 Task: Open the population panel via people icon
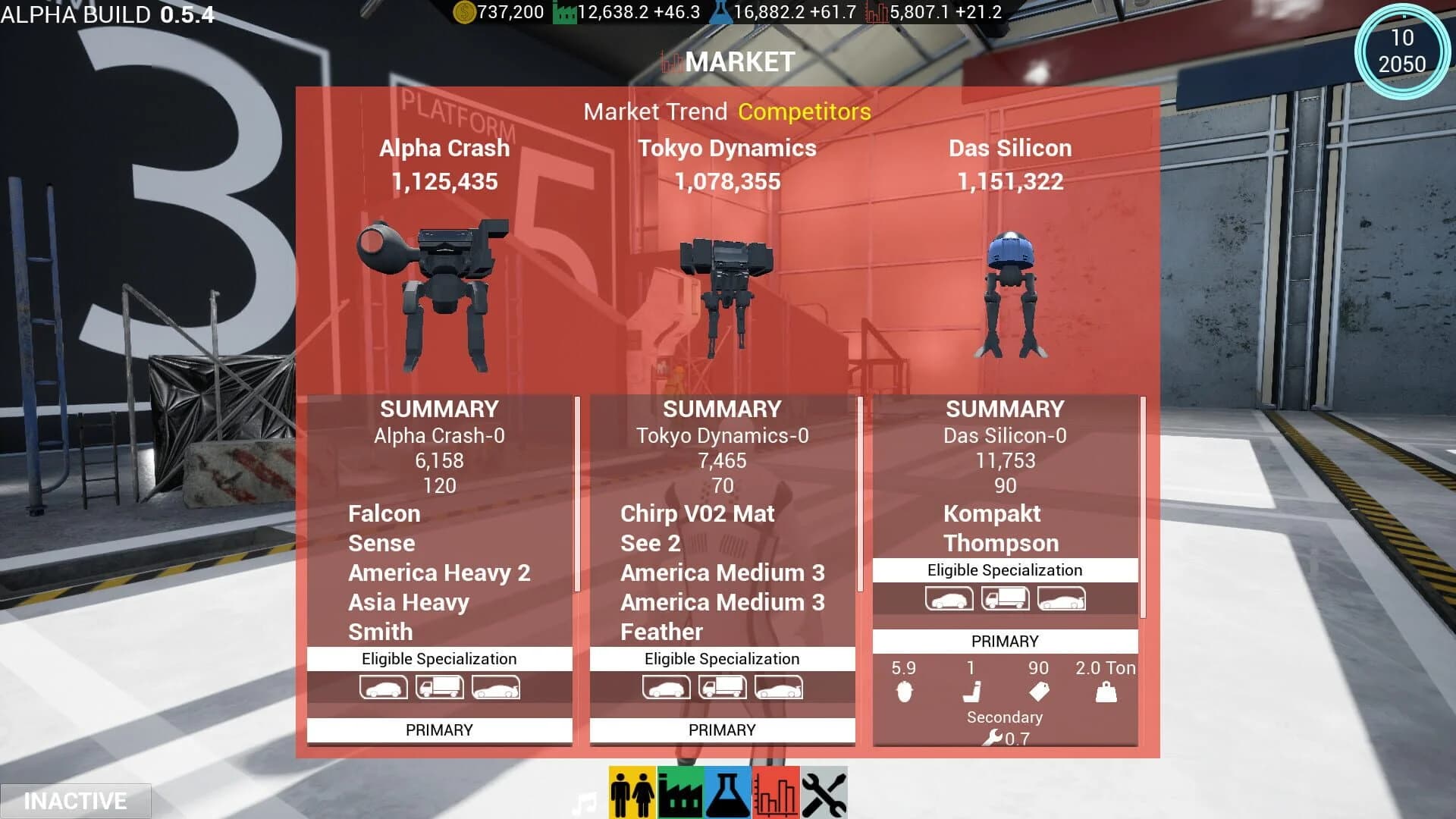pos(634,790)
